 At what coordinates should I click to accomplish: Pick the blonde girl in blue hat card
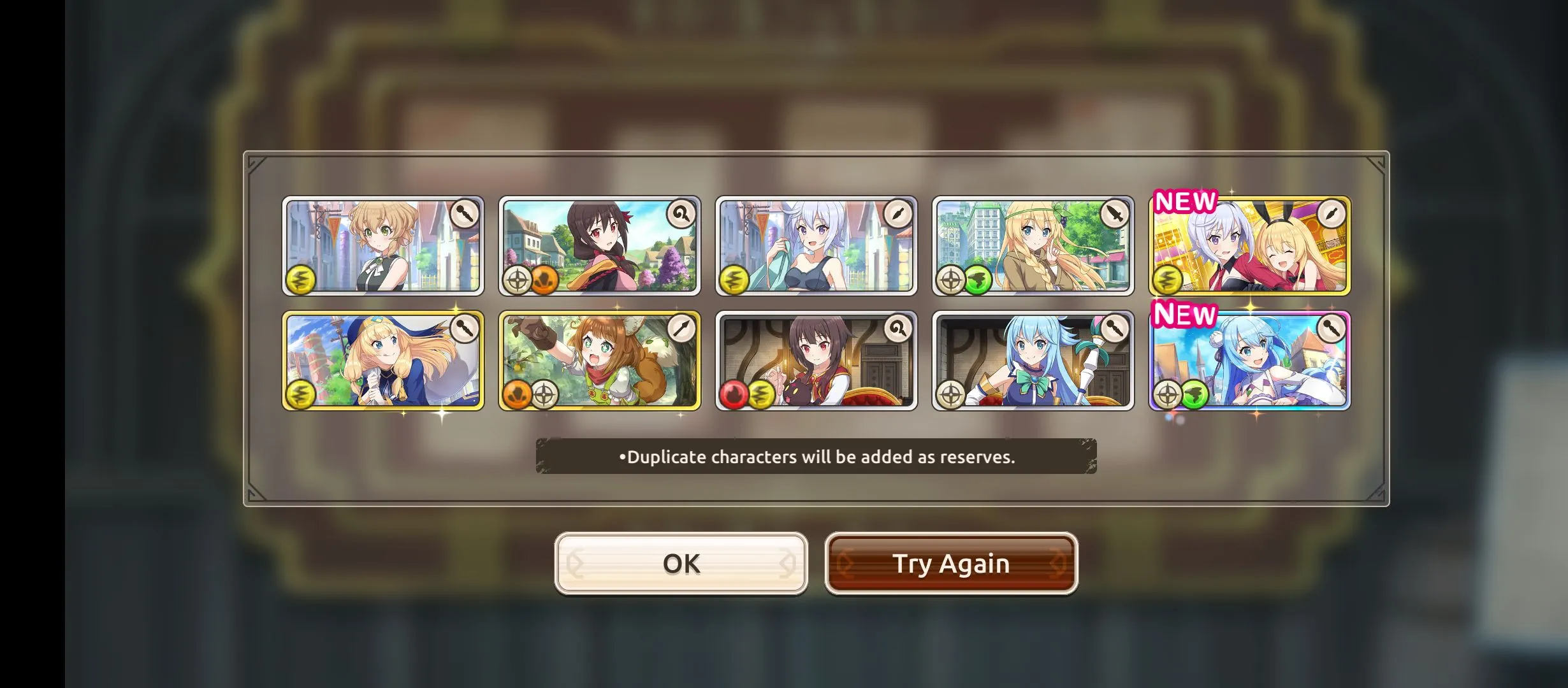pyautogui.click(x=382, y=361)
